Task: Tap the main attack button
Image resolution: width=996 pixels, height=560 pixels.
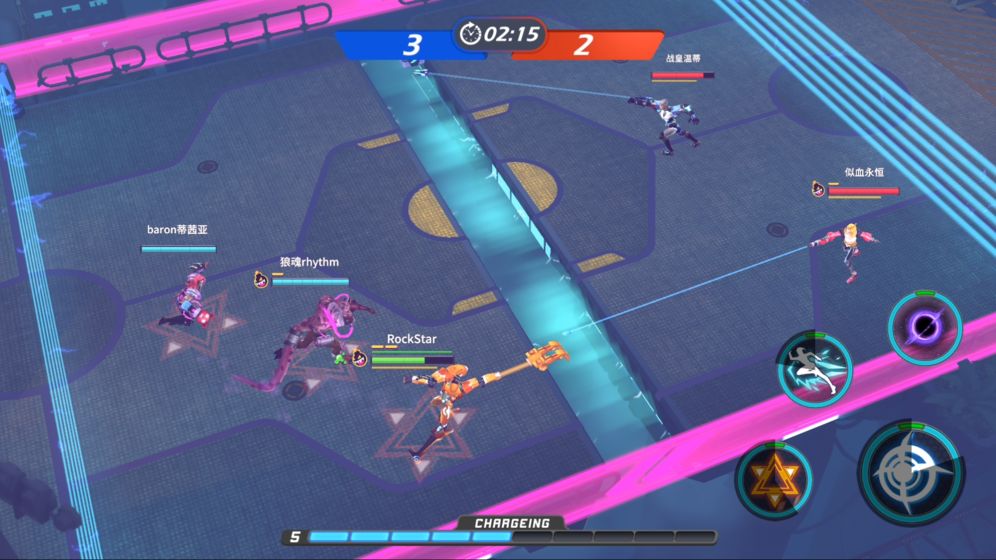Action: tap(910, 474)
